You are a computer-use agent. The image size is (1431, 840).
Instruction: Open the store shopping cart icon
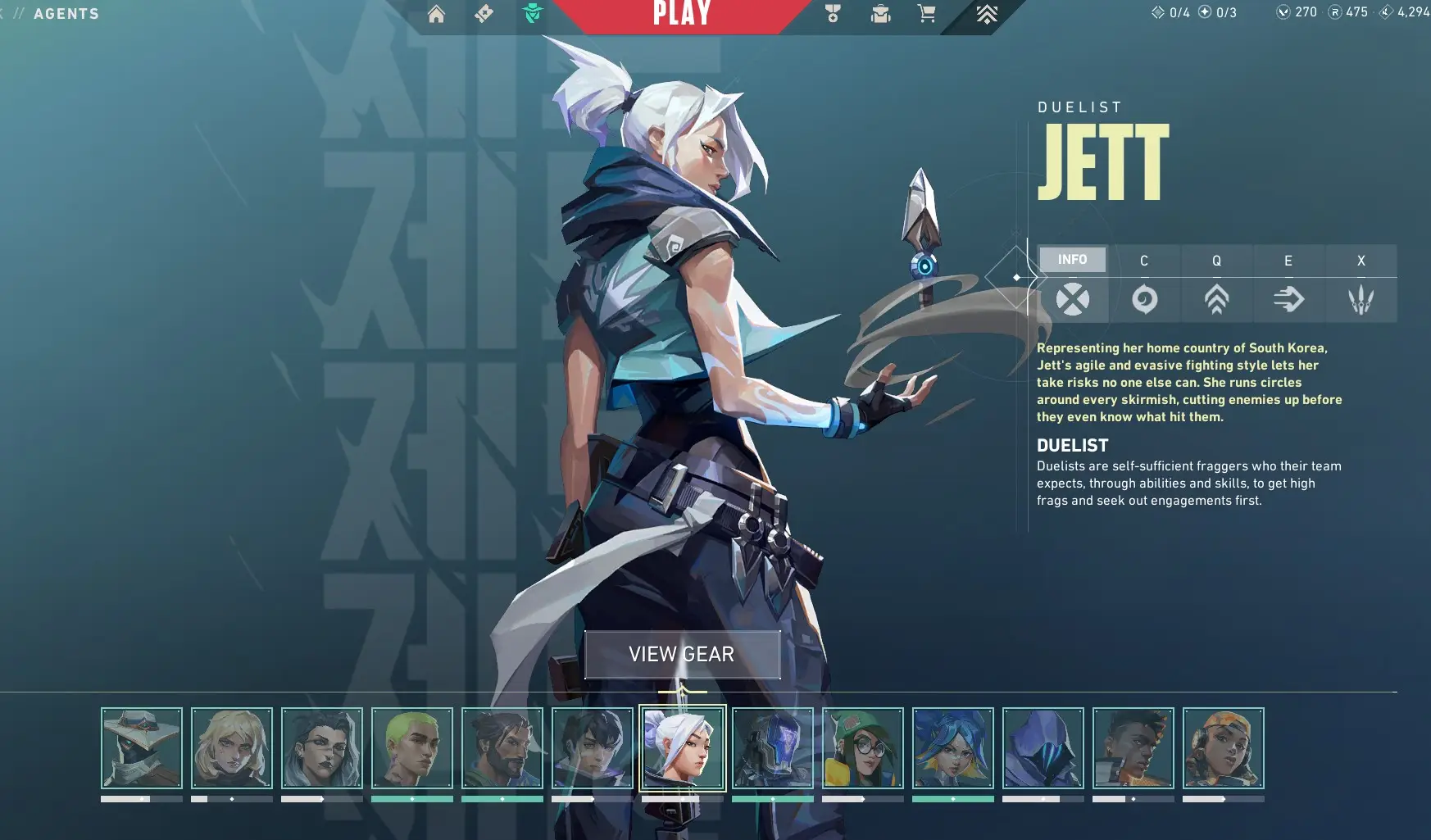click(x=926, y=14)
